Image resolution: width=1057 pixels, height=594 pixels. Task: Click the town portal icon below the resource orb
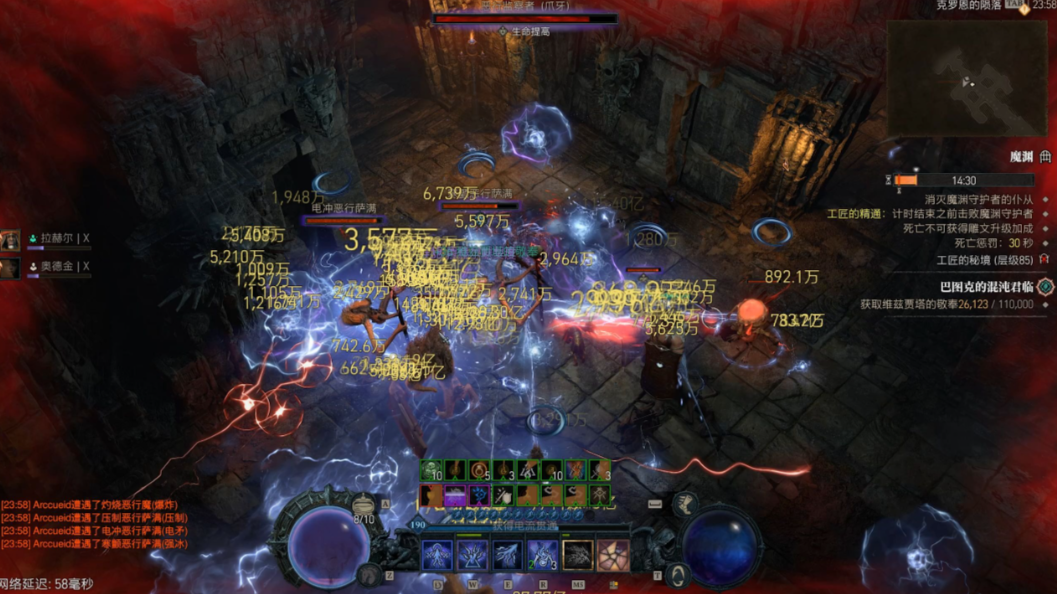679,575
